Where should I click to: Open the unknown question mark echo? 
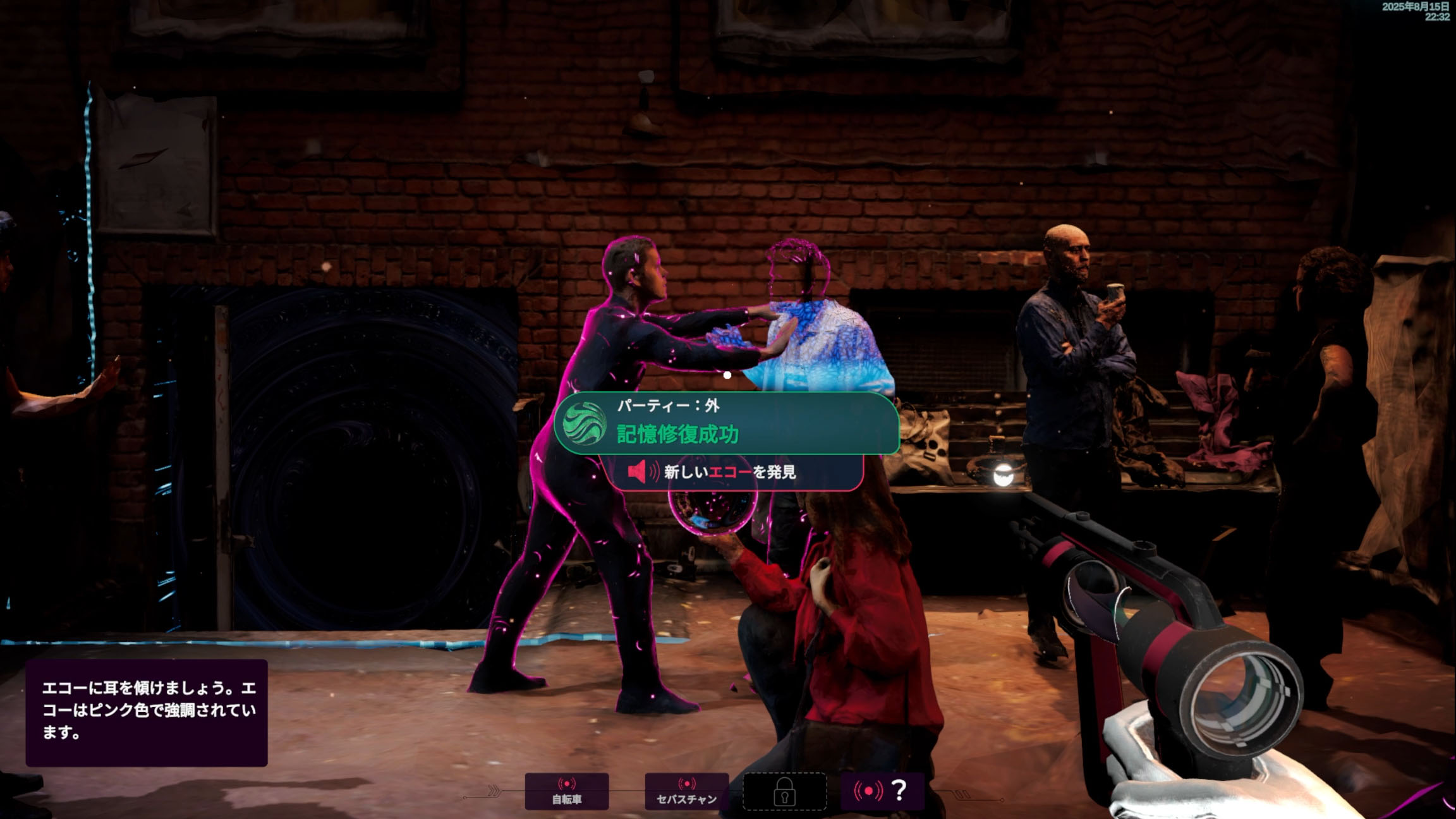coord(882,791)
